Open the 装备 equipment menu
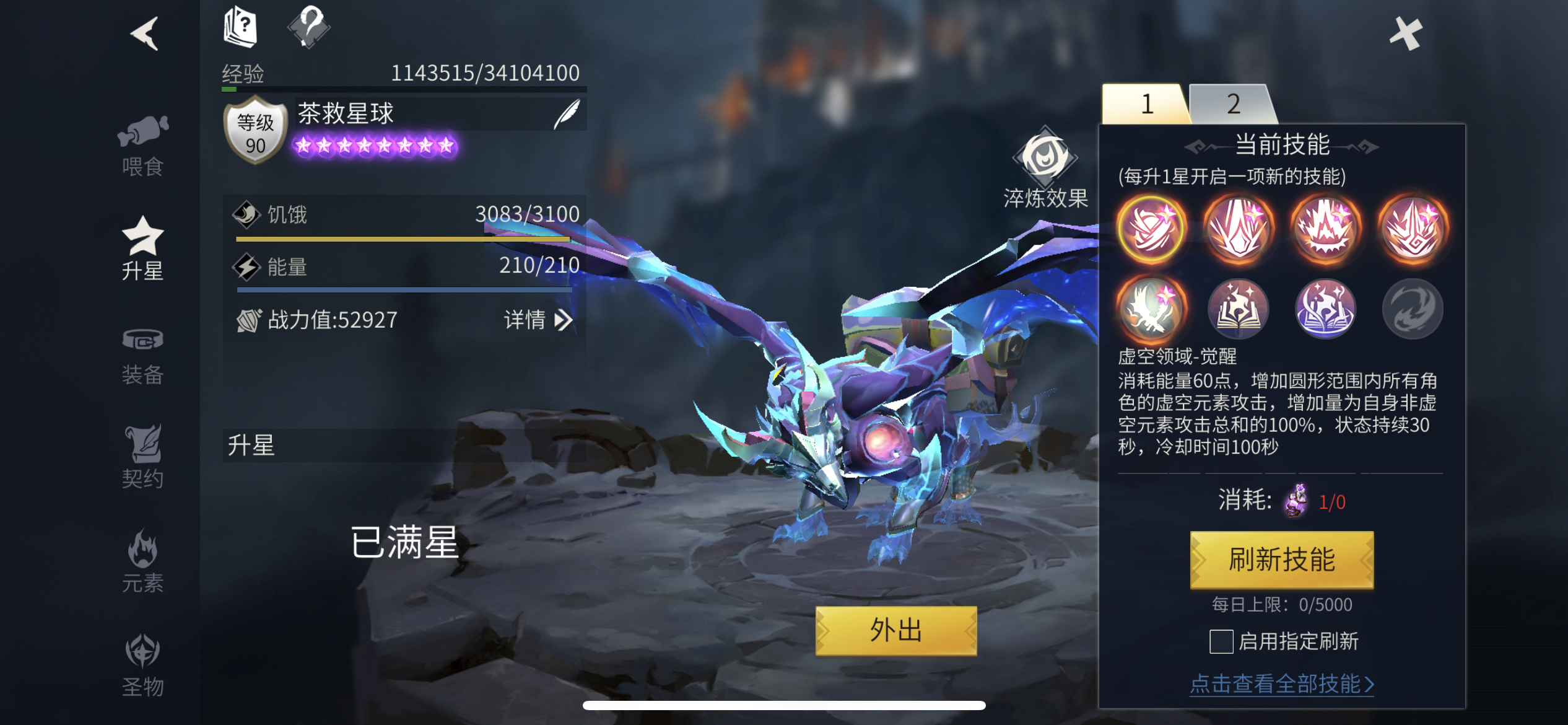The image size is (1568, 725). pyautogui.click(x=143, y=356)
